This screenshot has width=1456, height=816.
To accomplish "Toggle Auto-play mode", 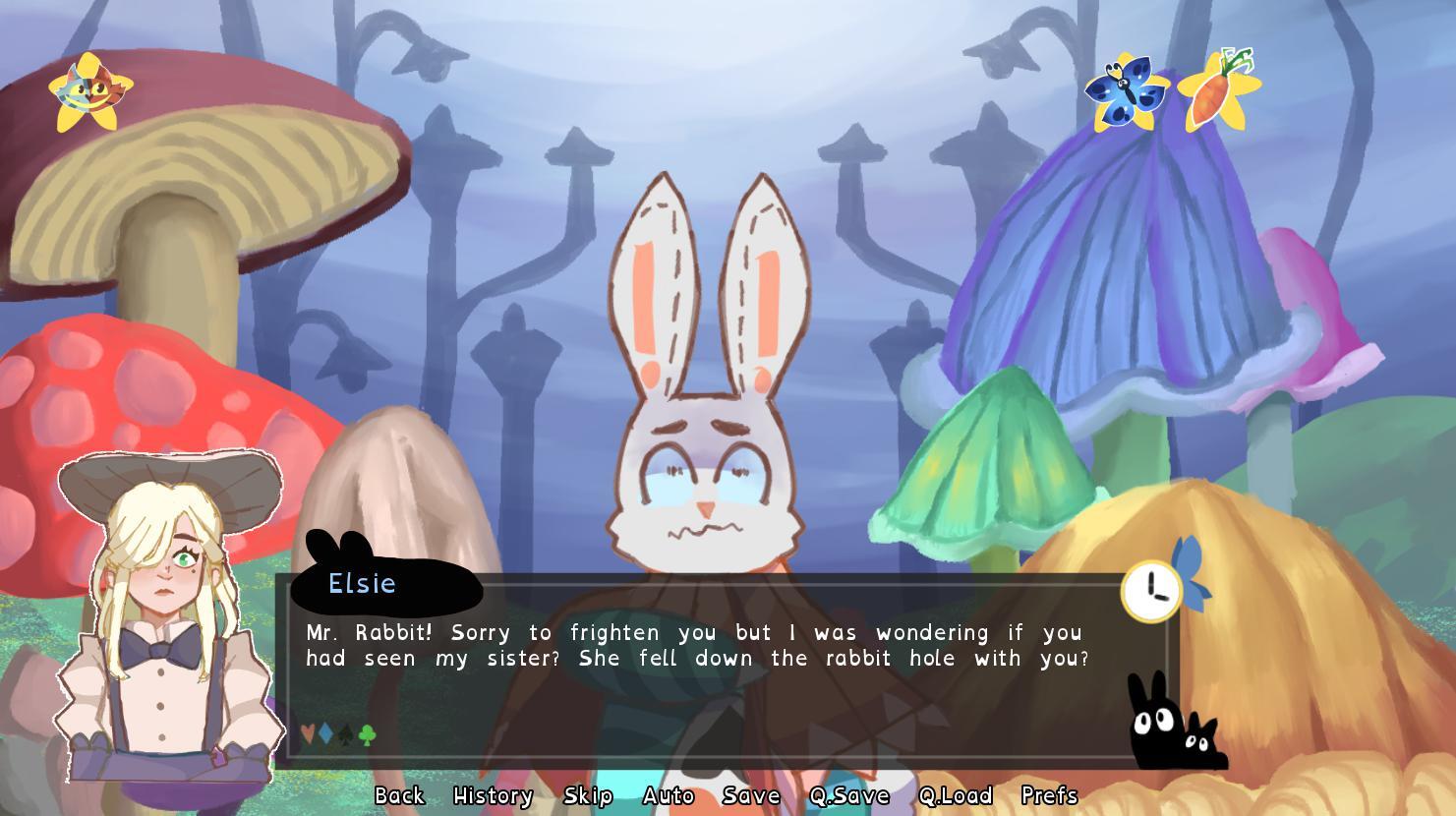I will (x=668, y=795).
